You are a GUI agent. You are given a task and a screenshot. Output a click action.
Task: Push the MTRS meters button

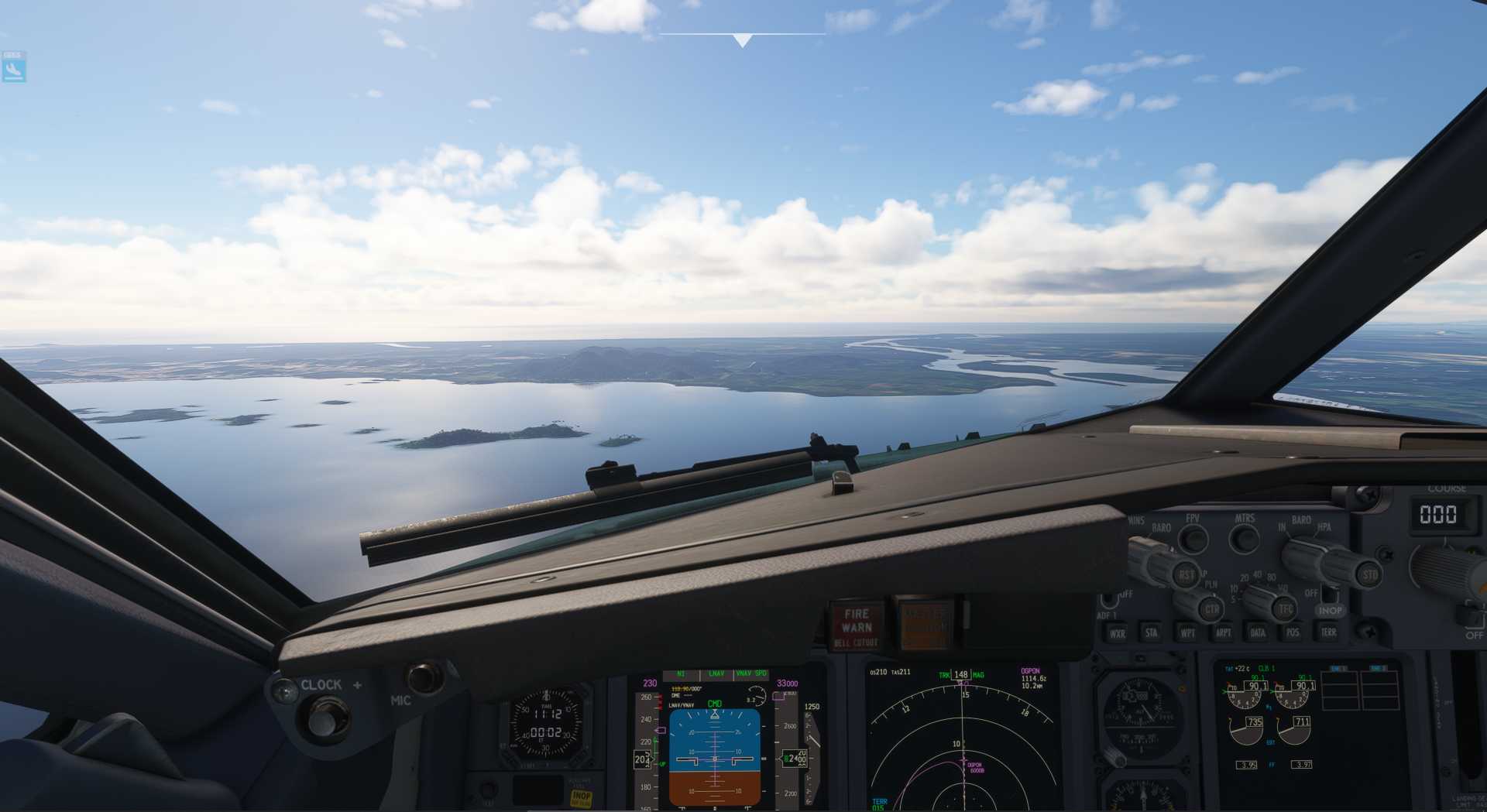[x=1244, y=538]
